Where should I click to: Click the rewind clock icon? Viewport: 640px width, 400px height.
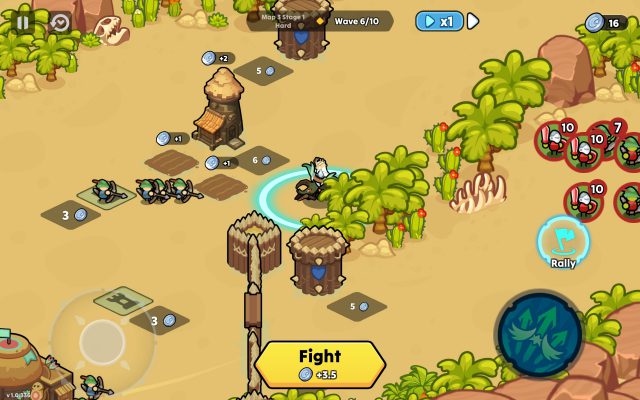pyautogui.click(x=60, y=22)
